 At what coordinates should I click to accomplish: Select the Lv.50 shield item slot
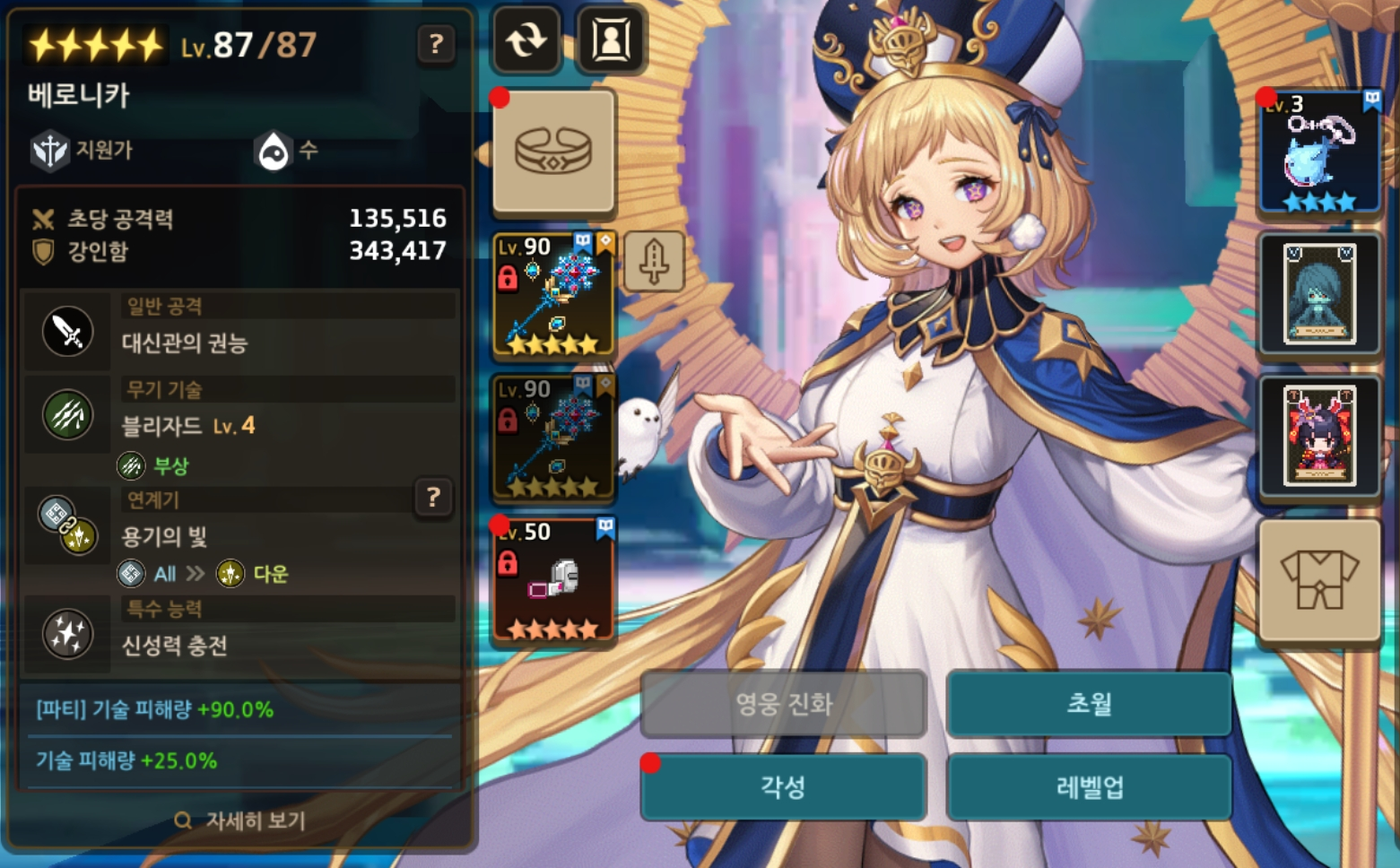pos(553,580)
